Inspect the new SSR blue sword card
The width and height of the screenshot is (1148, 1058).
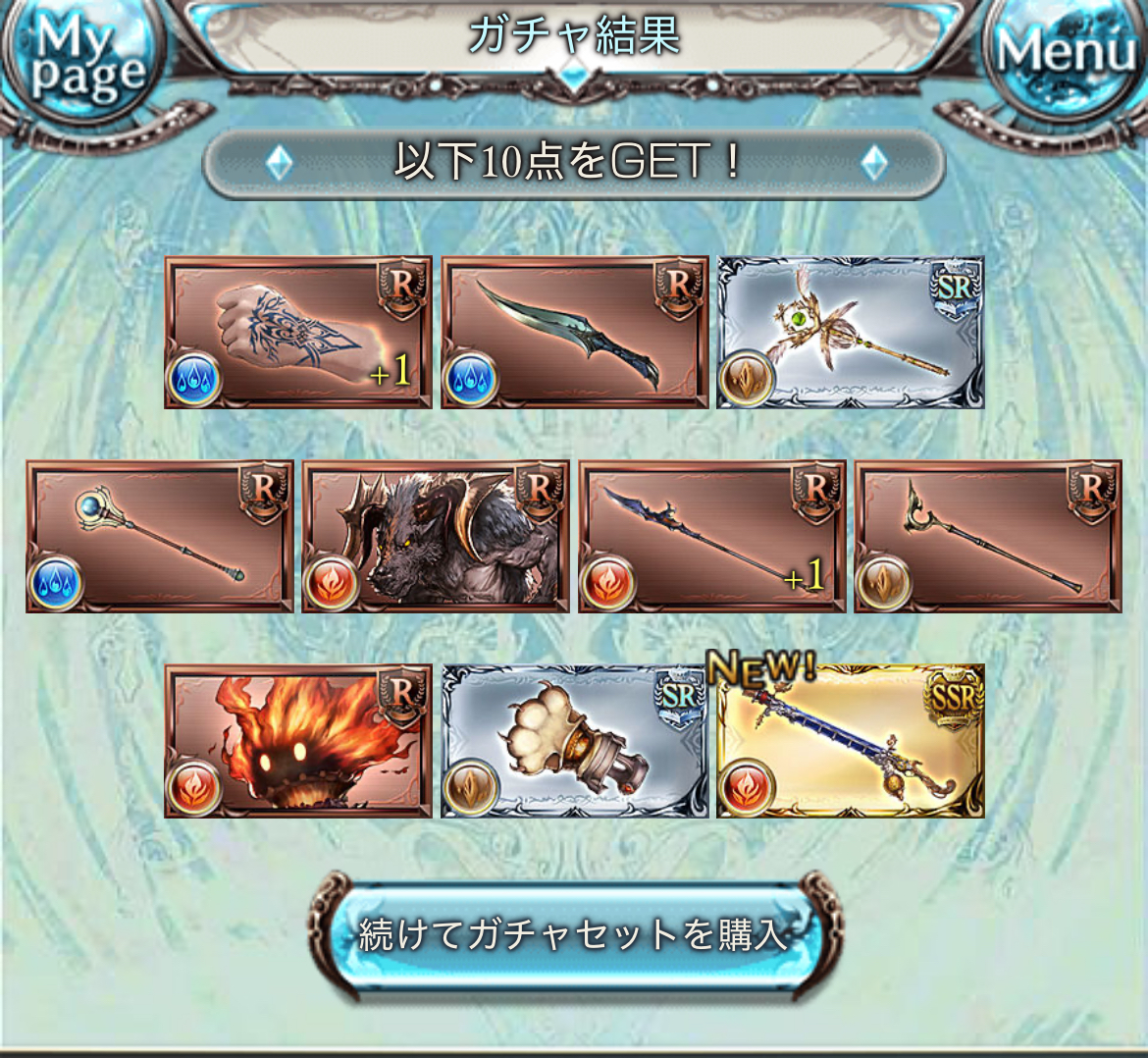point(851,741)
